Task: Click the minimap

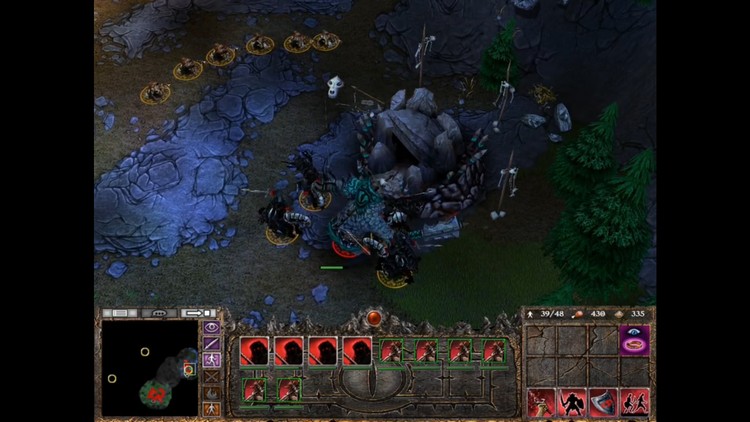Action: (x=150, y=367)
